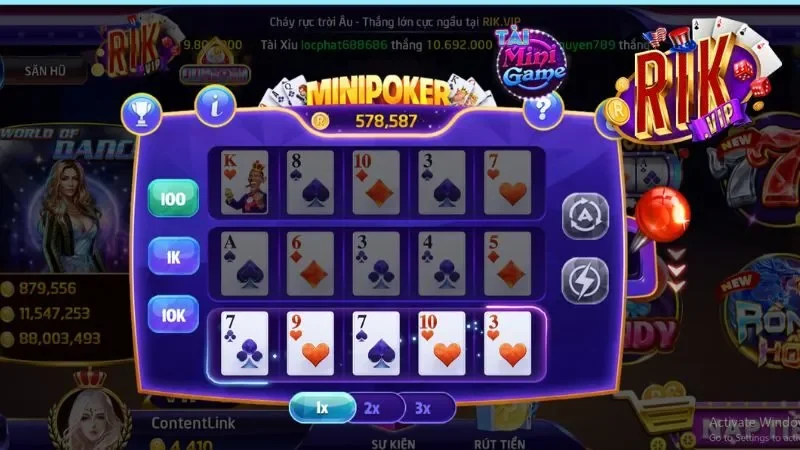Image resolution: width=800 pixels, height=450 pixels.
Task: Open the Săn Hũ jackpot tab
Action: pos(43,70)
